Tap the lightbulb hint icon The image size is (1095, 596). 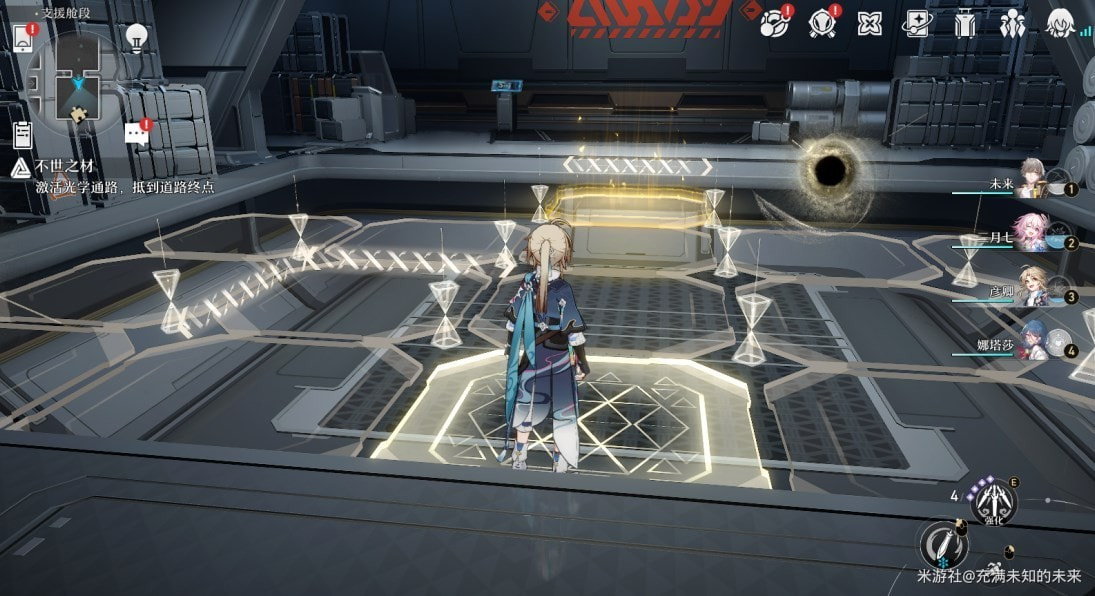tap(137, 38)
